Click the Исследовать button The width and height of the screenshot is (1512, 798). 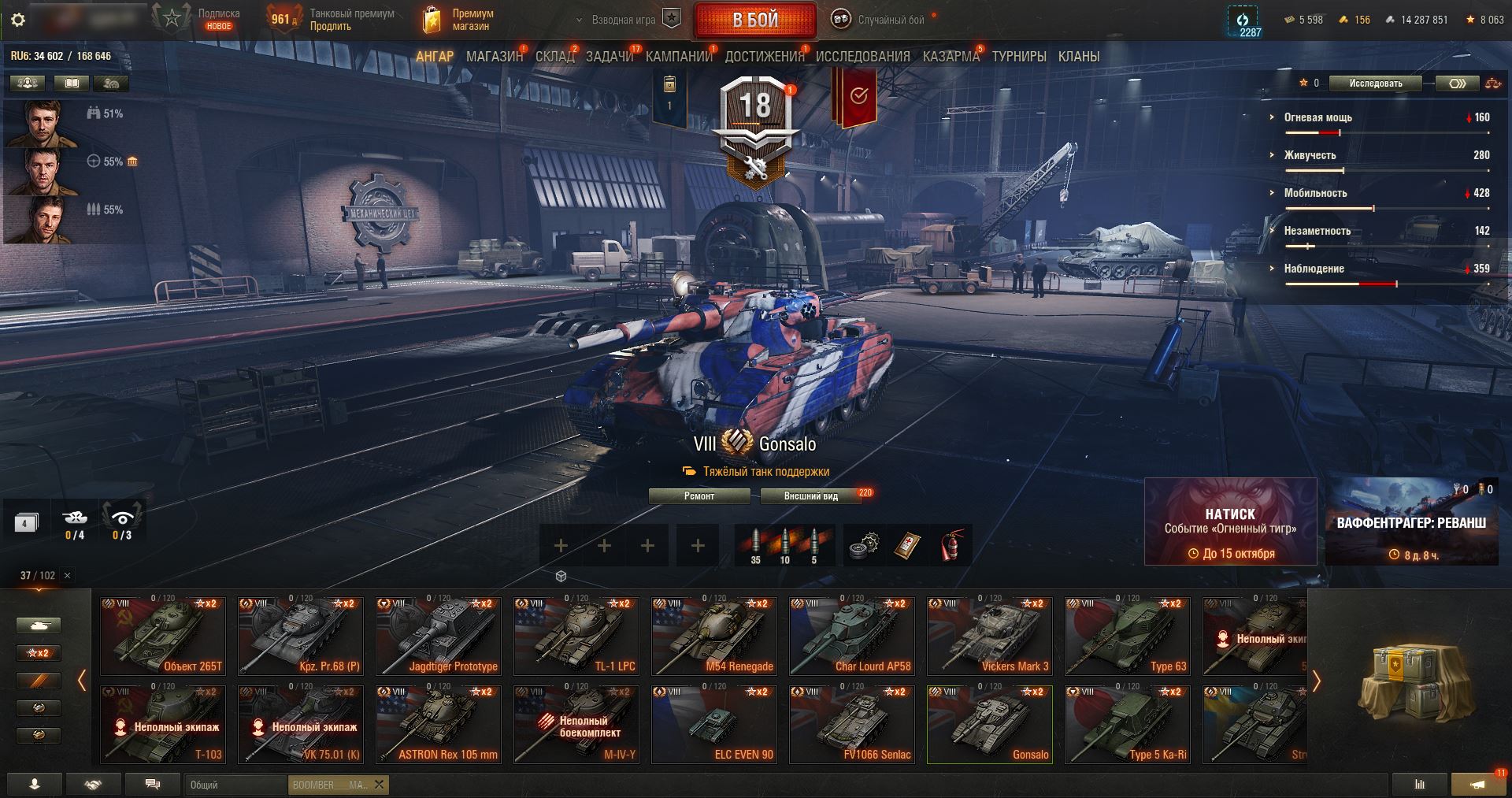(1375, 84)
